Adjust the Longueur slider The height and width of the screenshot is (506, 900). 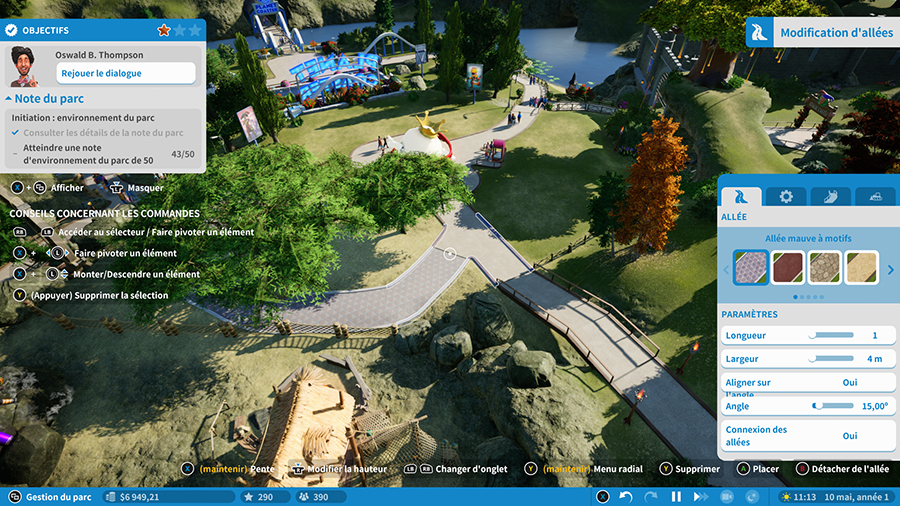(831, 335)
